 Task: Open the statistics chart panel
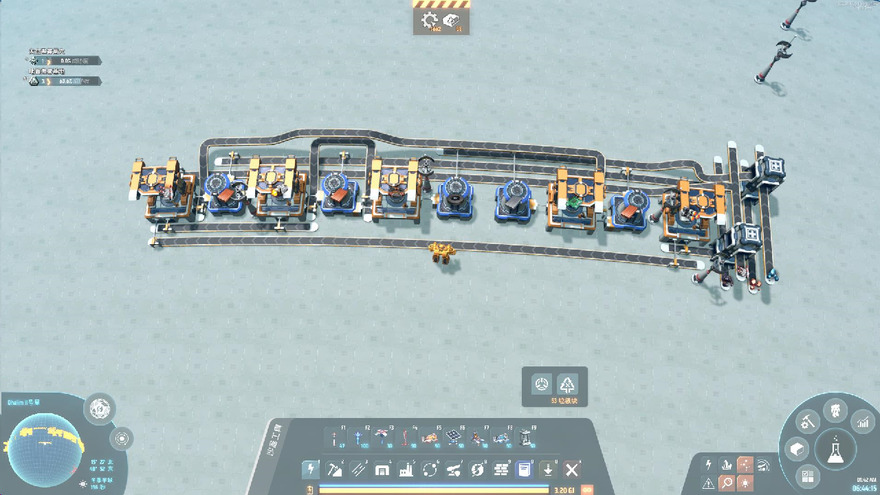click(x=863, y=425)
